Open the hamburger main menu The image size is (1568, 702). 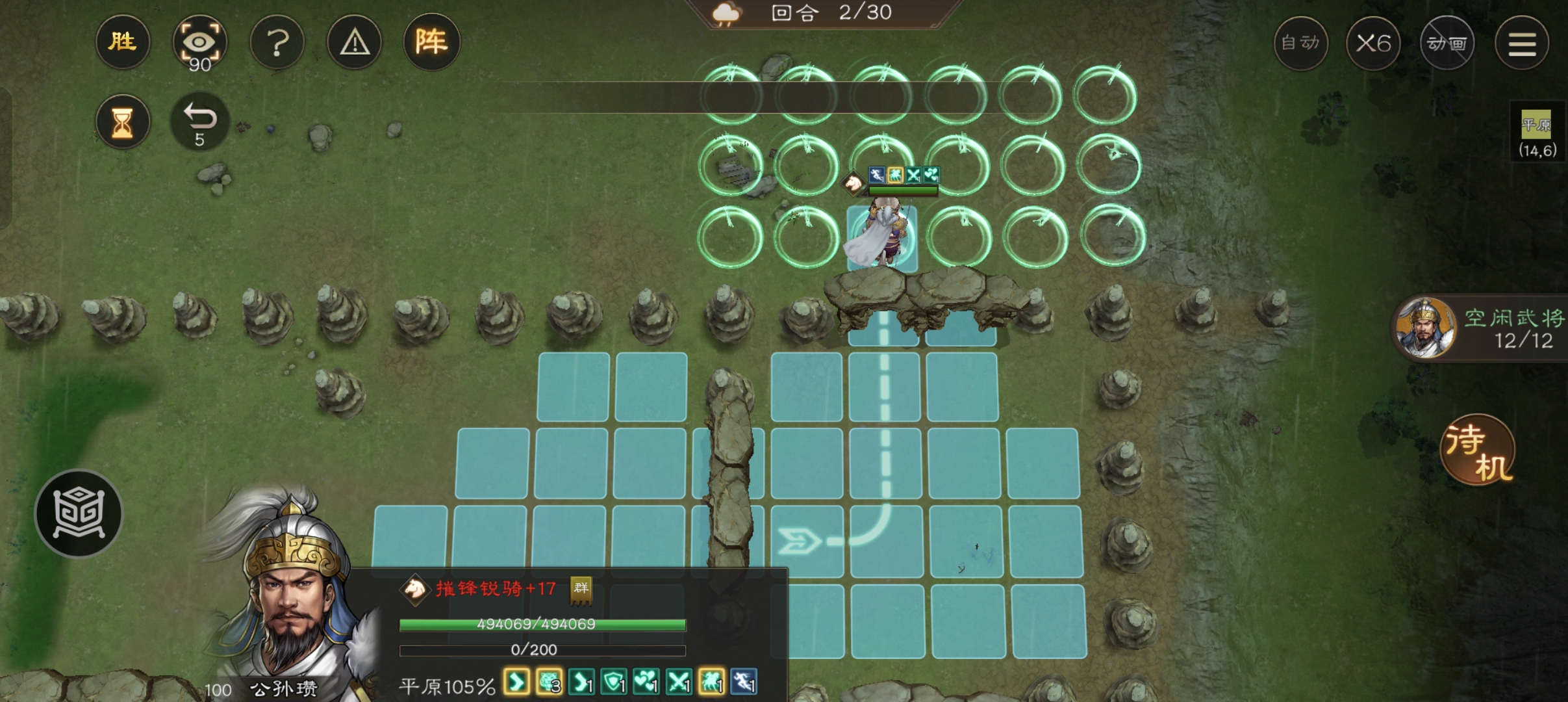click(1521, 44)
